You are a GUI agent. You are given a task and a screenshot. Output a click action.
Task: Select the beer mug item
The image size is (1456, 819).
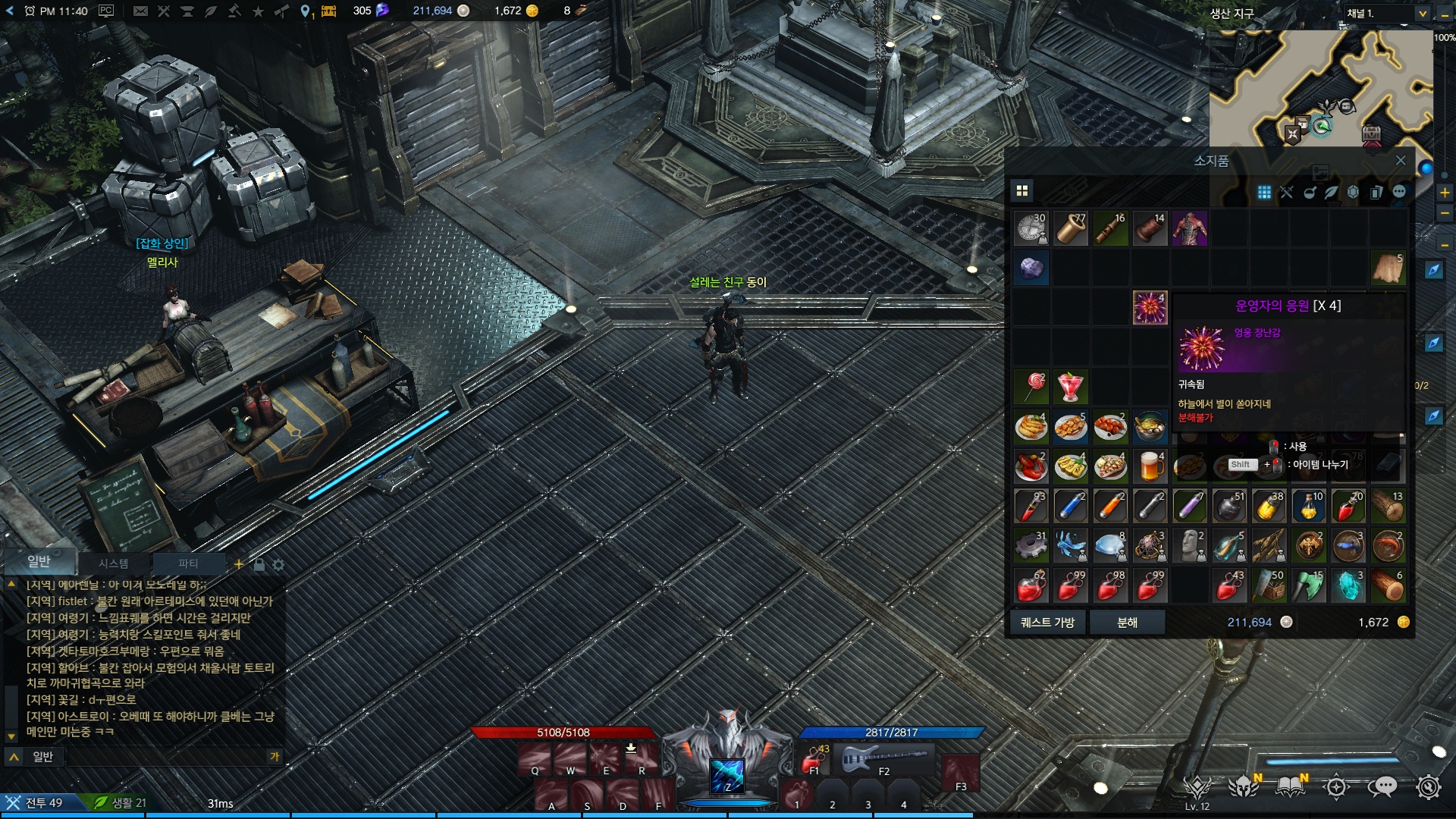click(1150, 466)
